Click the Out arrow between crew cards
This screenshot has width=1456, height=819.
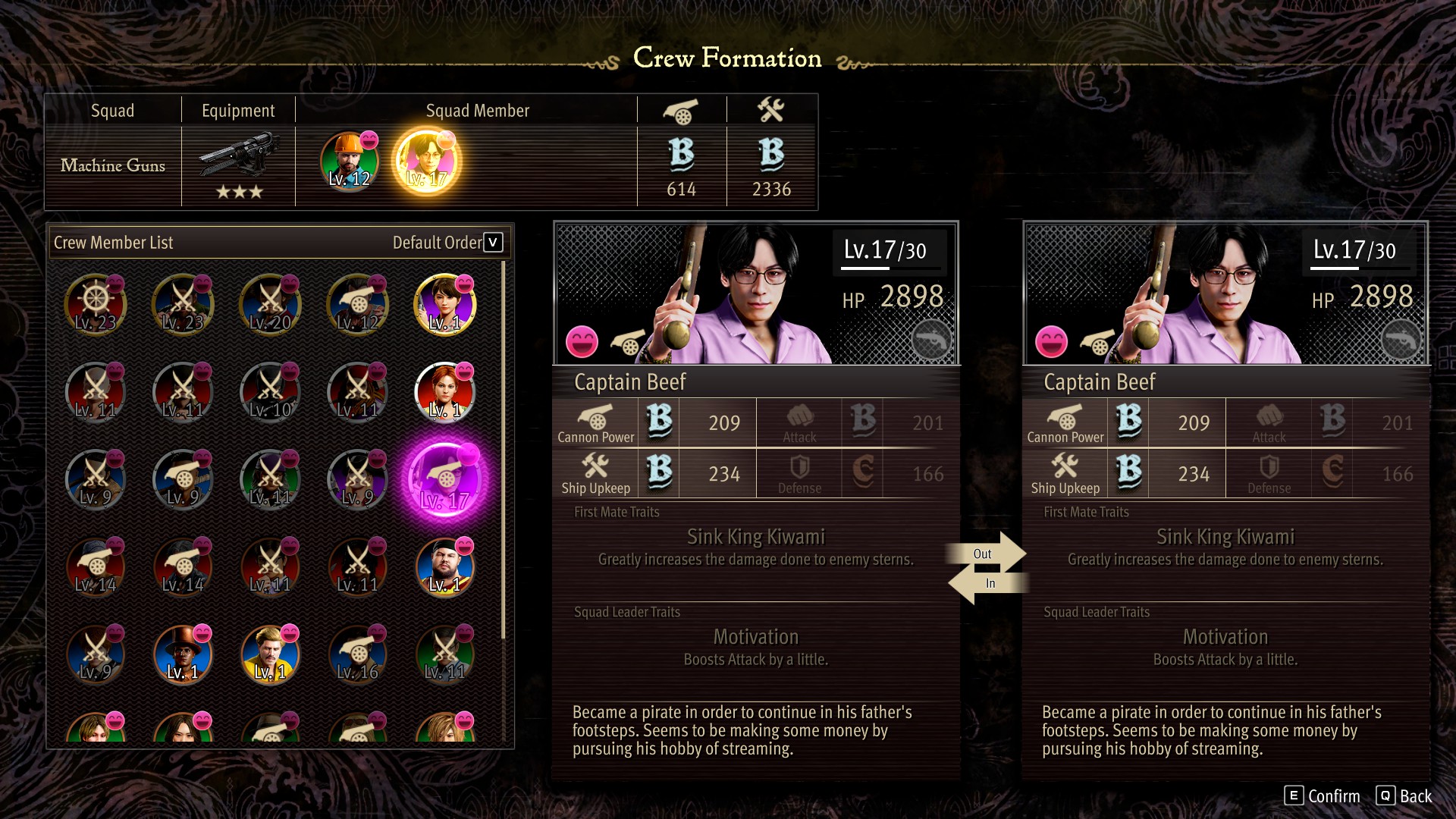(987, 553)
